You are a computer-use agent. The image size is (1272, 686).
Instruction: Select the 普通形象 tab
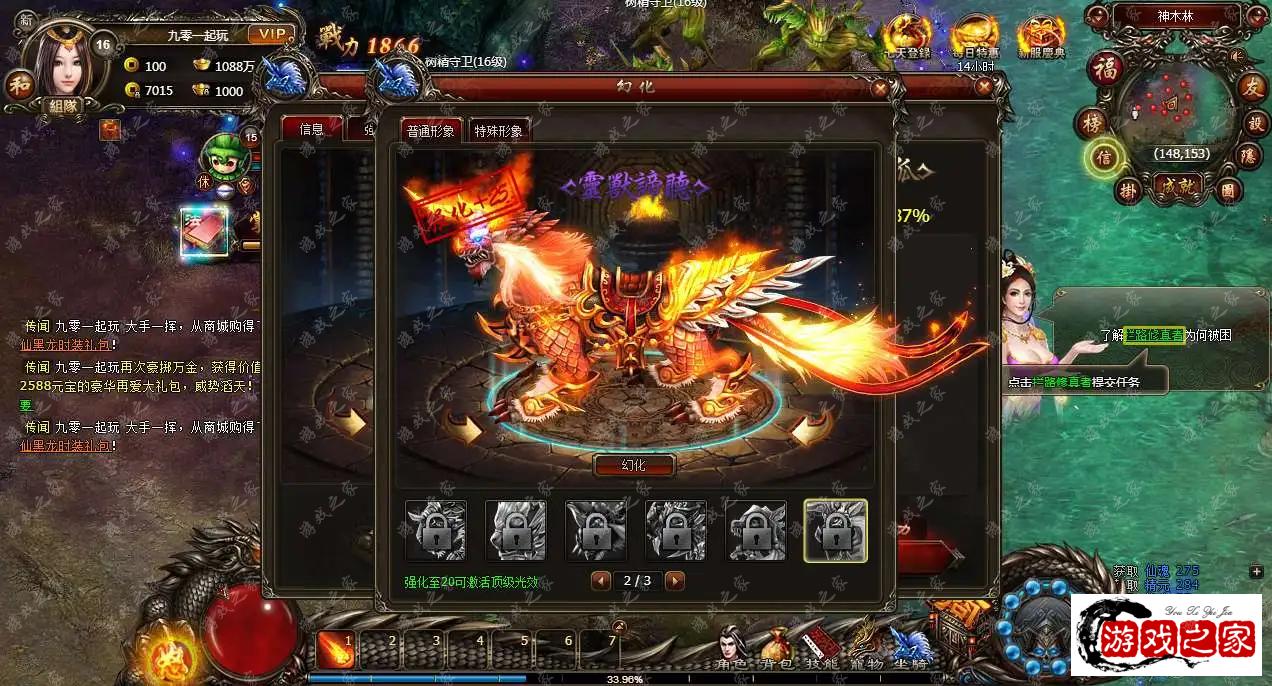pyautogui.click(x=431, y=131)
